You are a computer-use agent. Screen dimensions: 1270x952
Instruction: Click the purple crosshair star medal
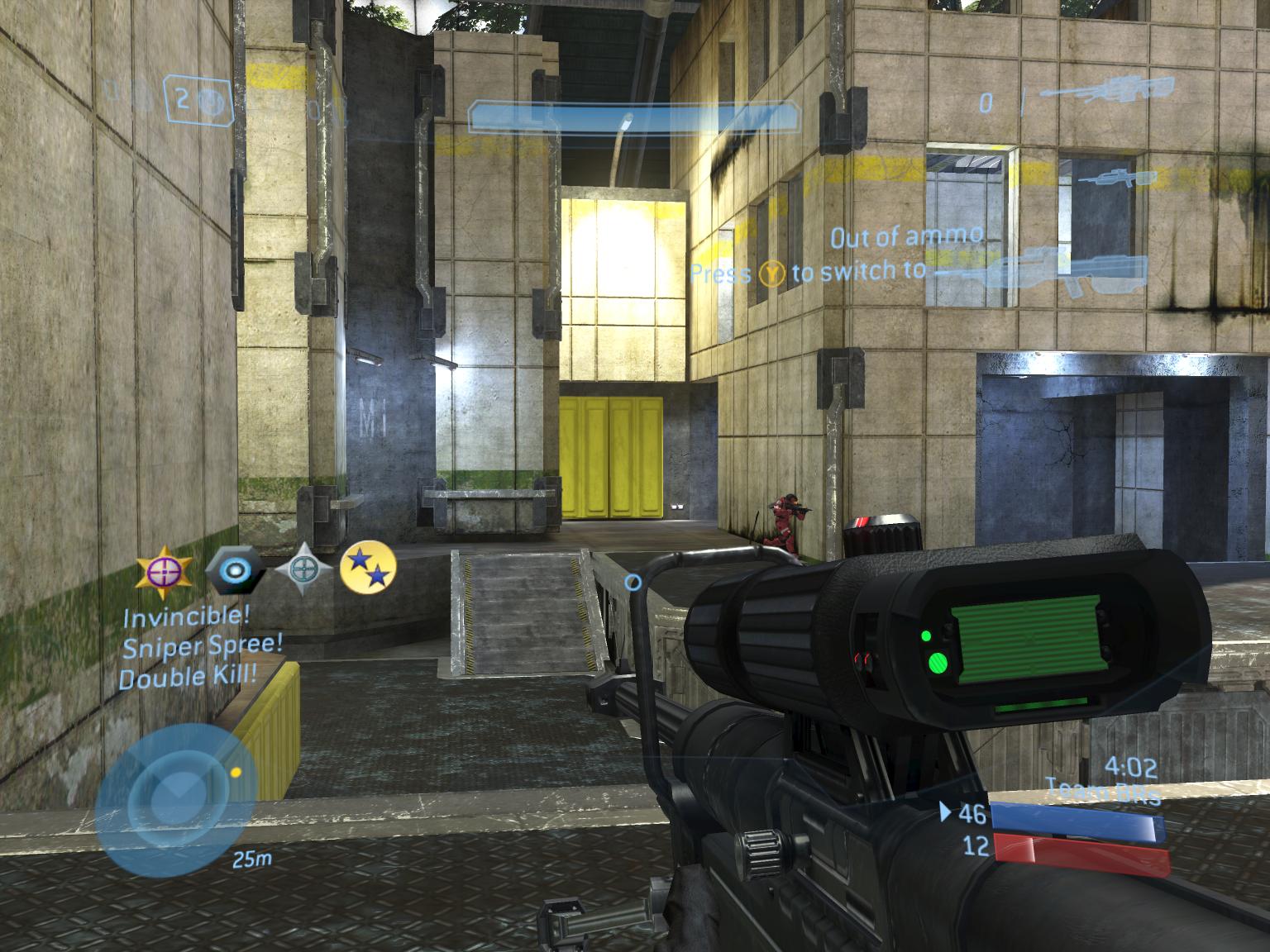[165, 569]
